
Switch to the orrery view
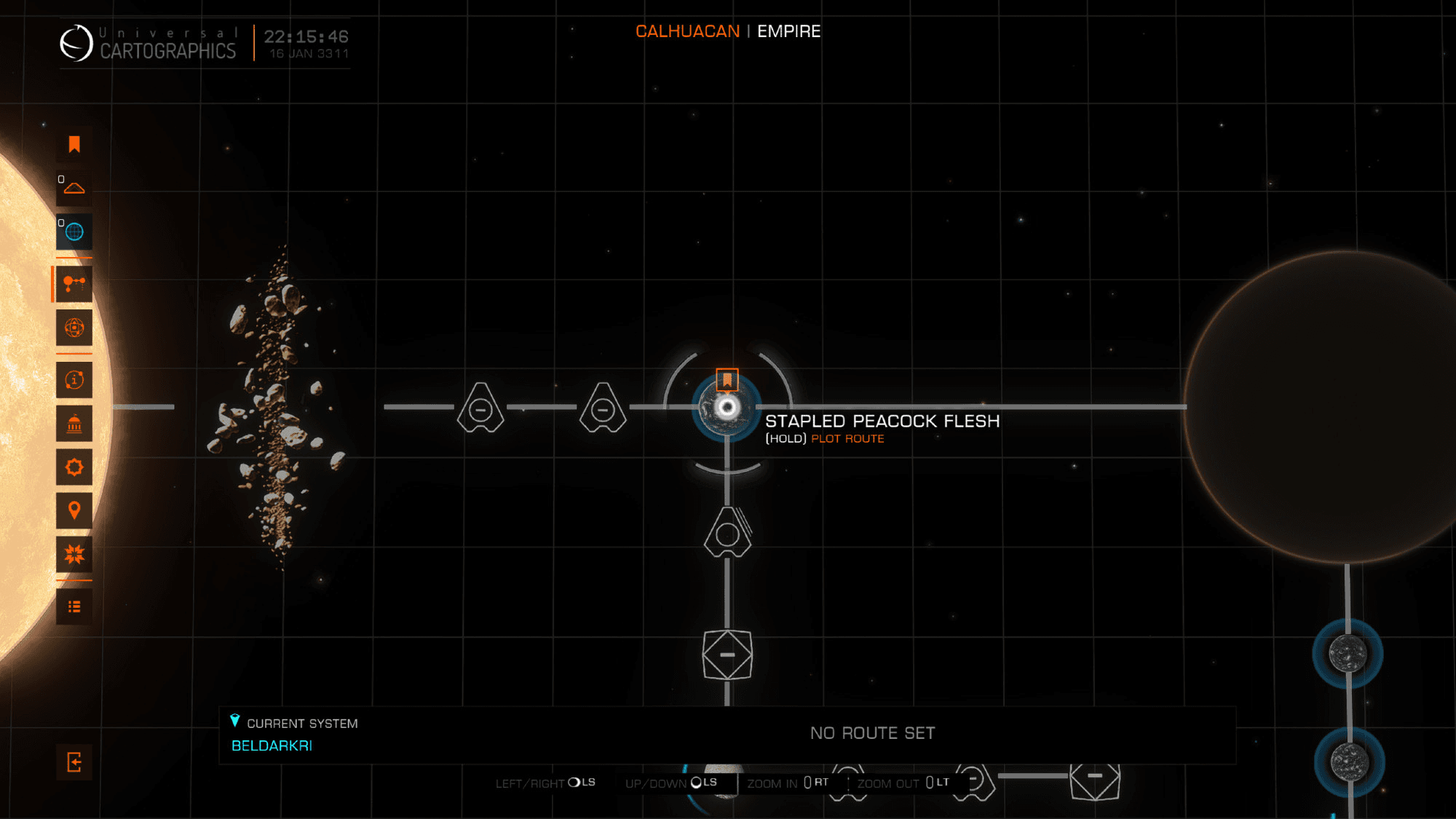pyautogui.click(x=74, y=328)
